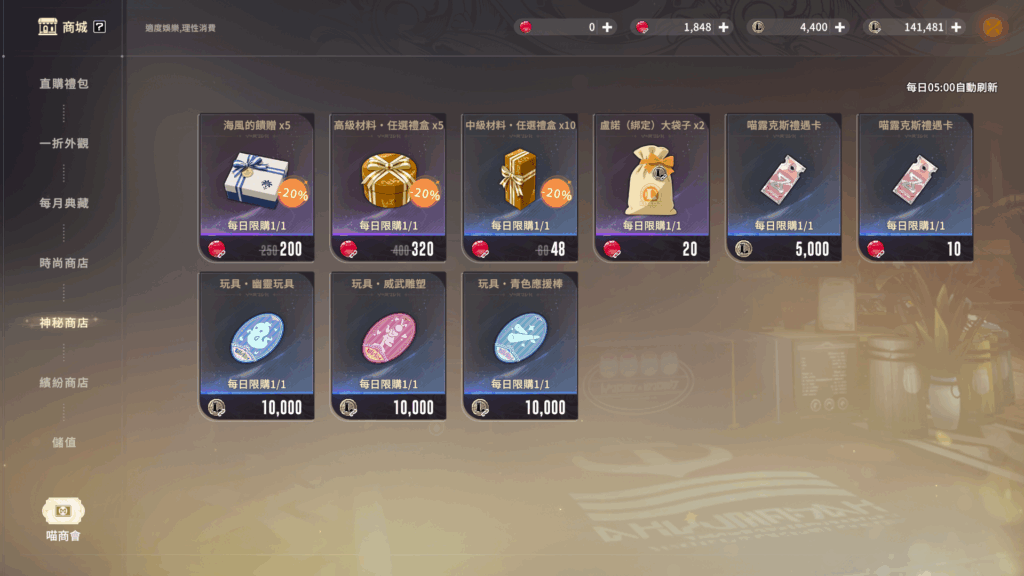Image resolution: width=1024 pixels, height=576 pixels.
Task: Click the plus button beside 1,848 currency
Action: pyautogui.click(x=723, y=27)
